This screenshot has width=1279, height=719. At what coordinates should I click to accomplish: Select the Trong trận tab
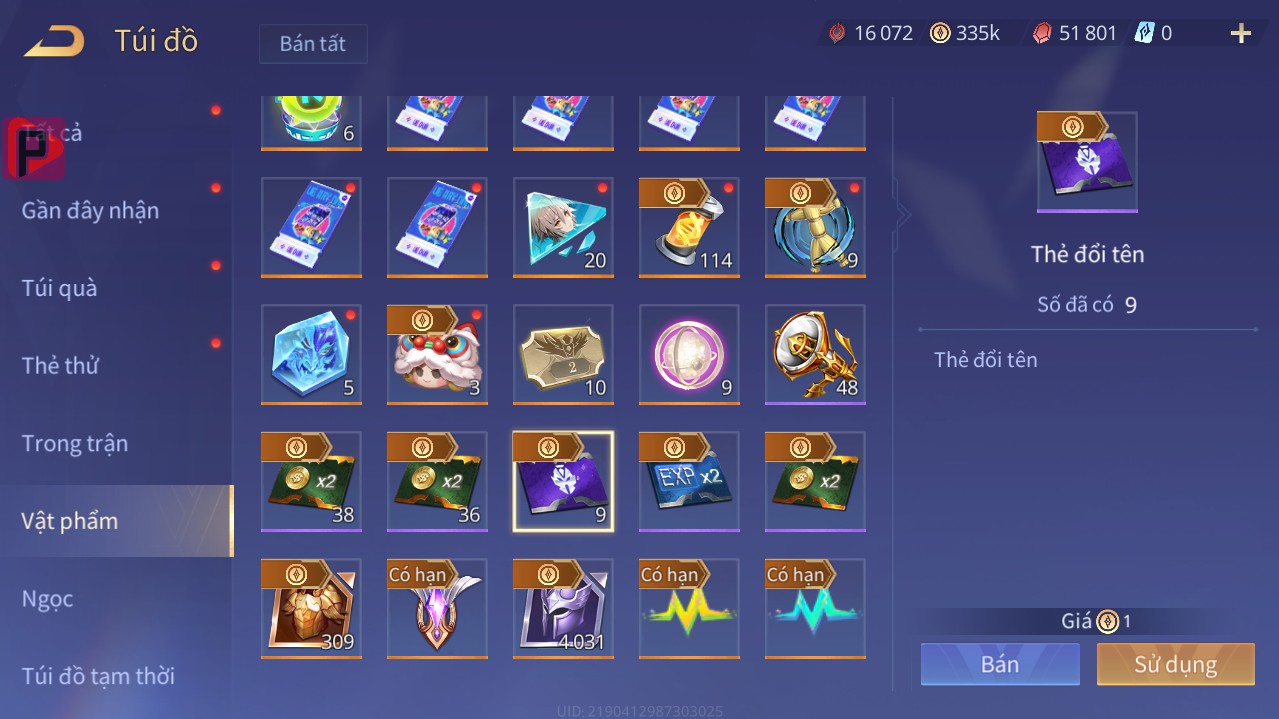[x=75, y=443]
